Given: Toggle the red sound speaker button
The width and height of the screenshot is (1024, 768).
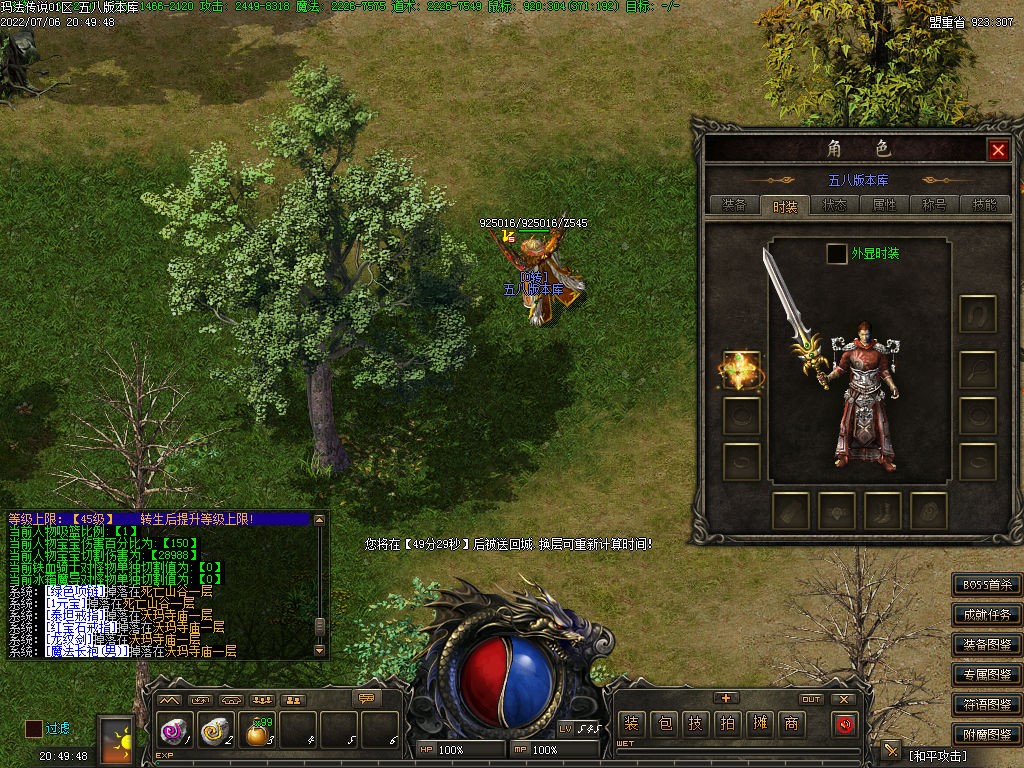Looking at the screenshot, I should pos(845,723).
